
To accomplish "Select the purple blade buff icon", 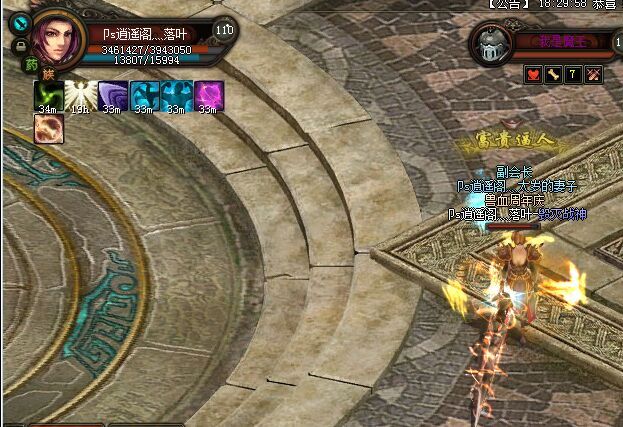I will coord(111,94).
